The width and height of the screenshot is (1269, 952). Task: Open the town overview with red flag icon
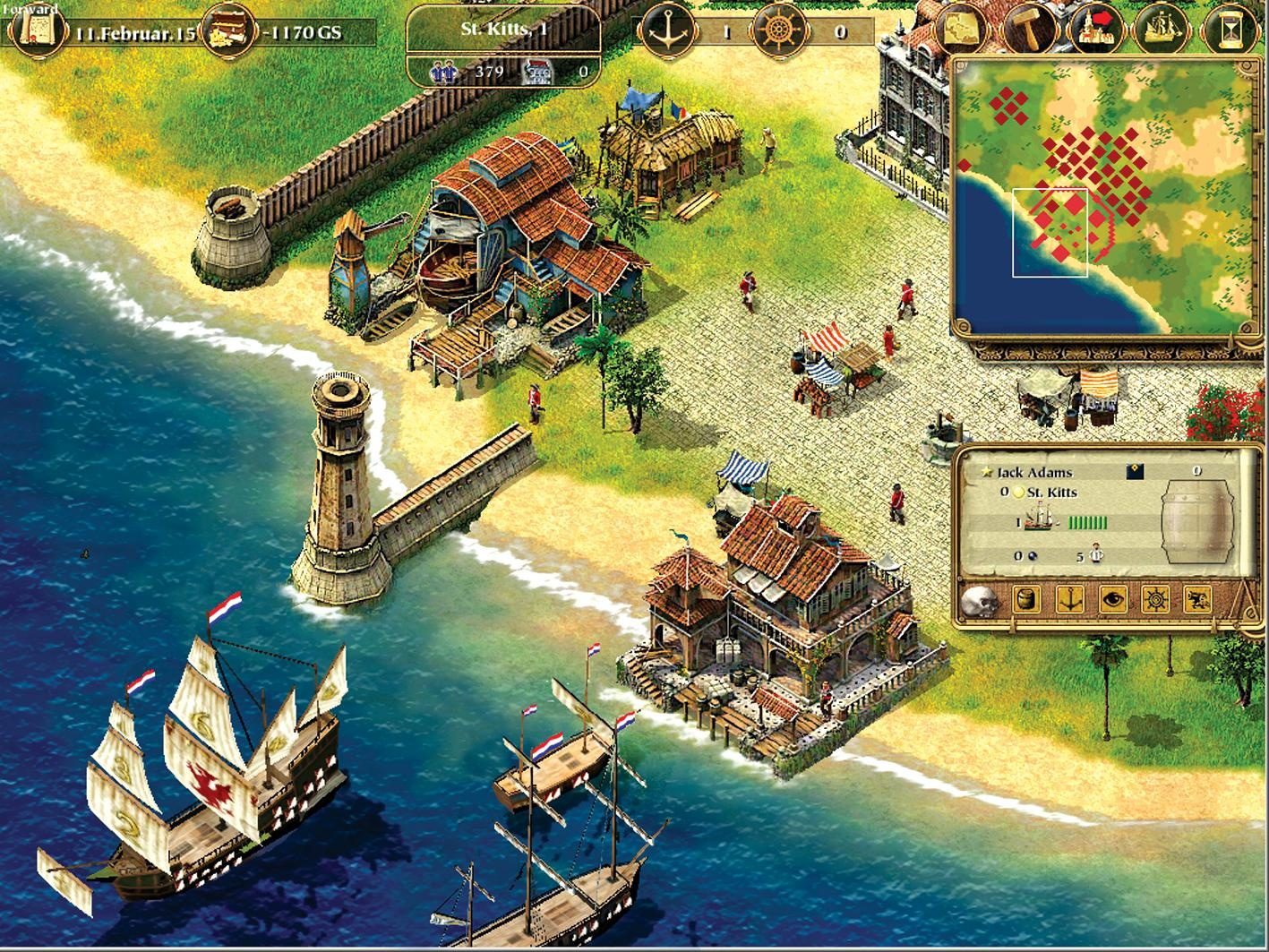click(1097, 27)
